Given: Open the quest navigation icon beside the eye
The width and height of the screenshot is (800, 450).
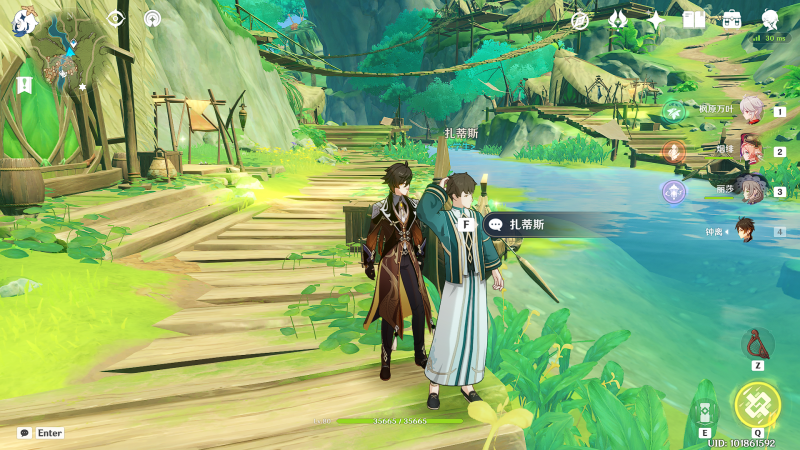Looking at the screenshot, I should coord(152,18).
